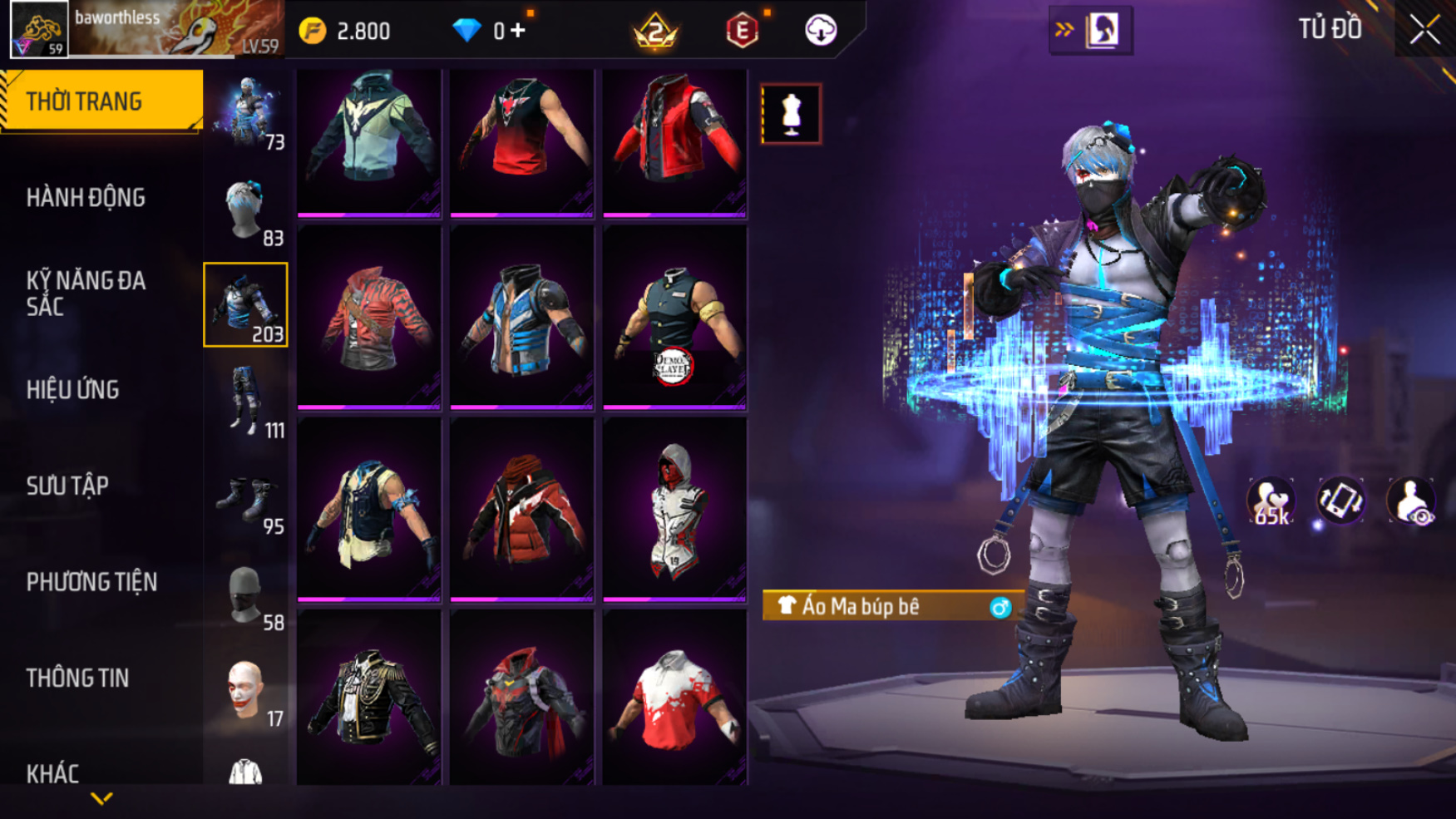Click the mannequin outfit preset button
Viewport: 1456px width, 819px height.
click(x=791, y=114)
